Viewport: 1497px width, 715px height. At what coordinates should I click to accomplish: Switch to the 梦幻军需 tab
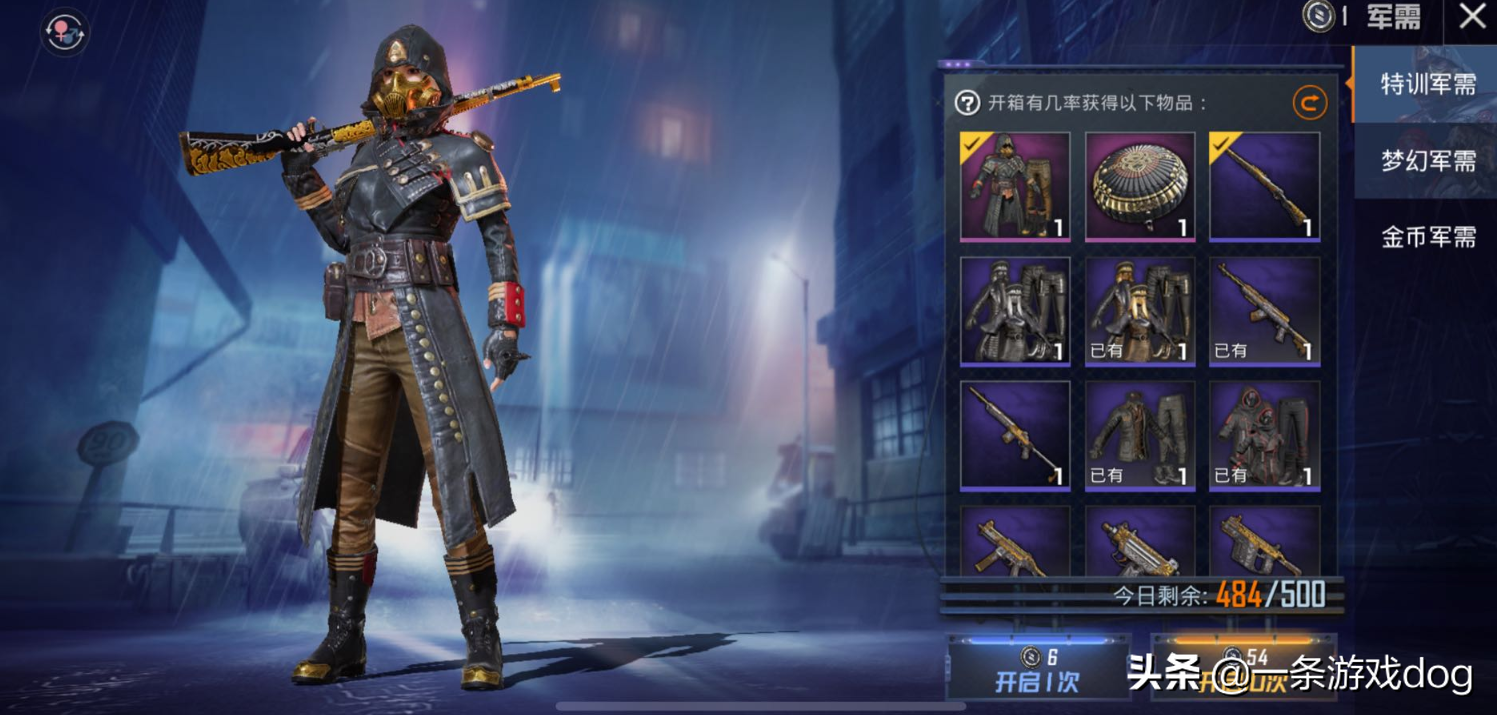[x=1427, y=161]
